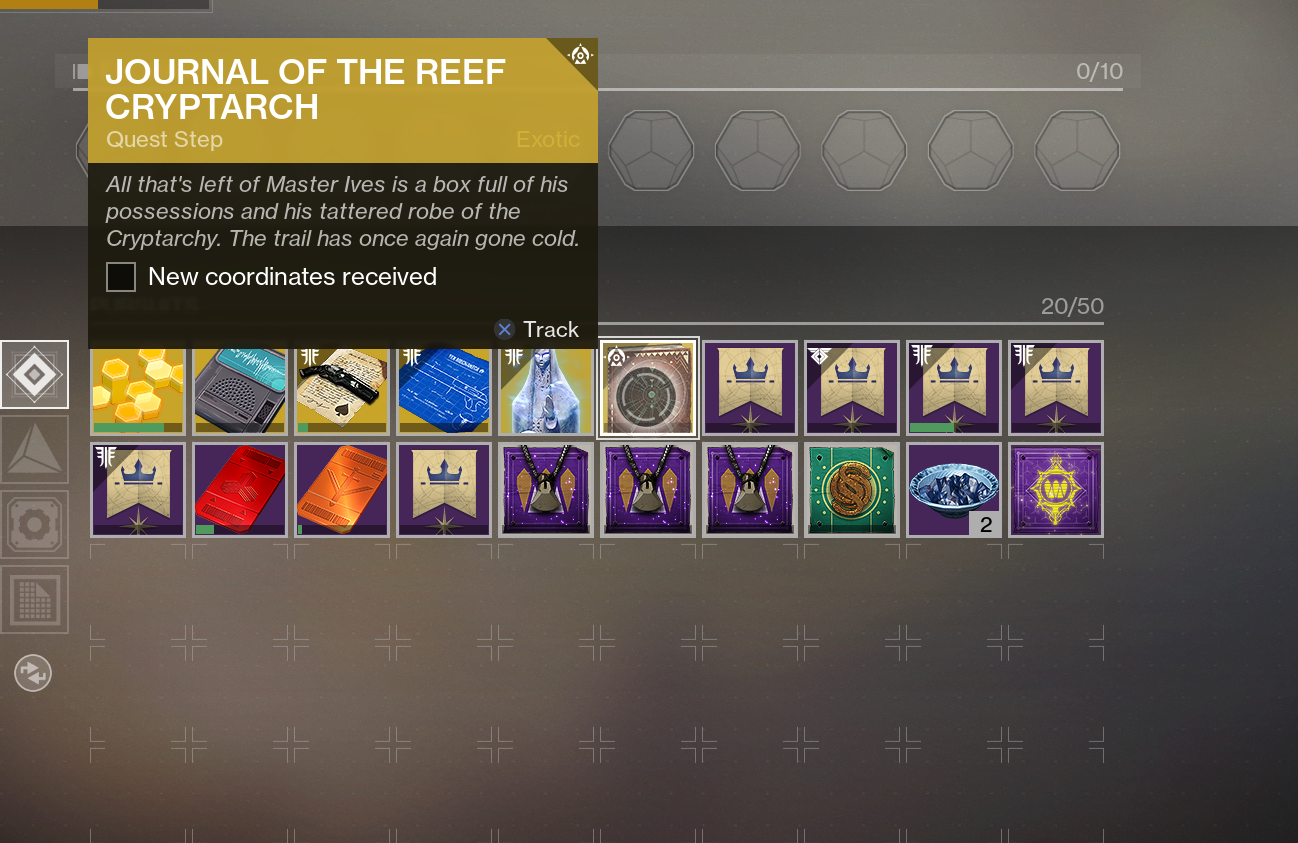Click the swap arrows icon below the sidebar
Screen dimensions: 1298x843
(33, 673)
